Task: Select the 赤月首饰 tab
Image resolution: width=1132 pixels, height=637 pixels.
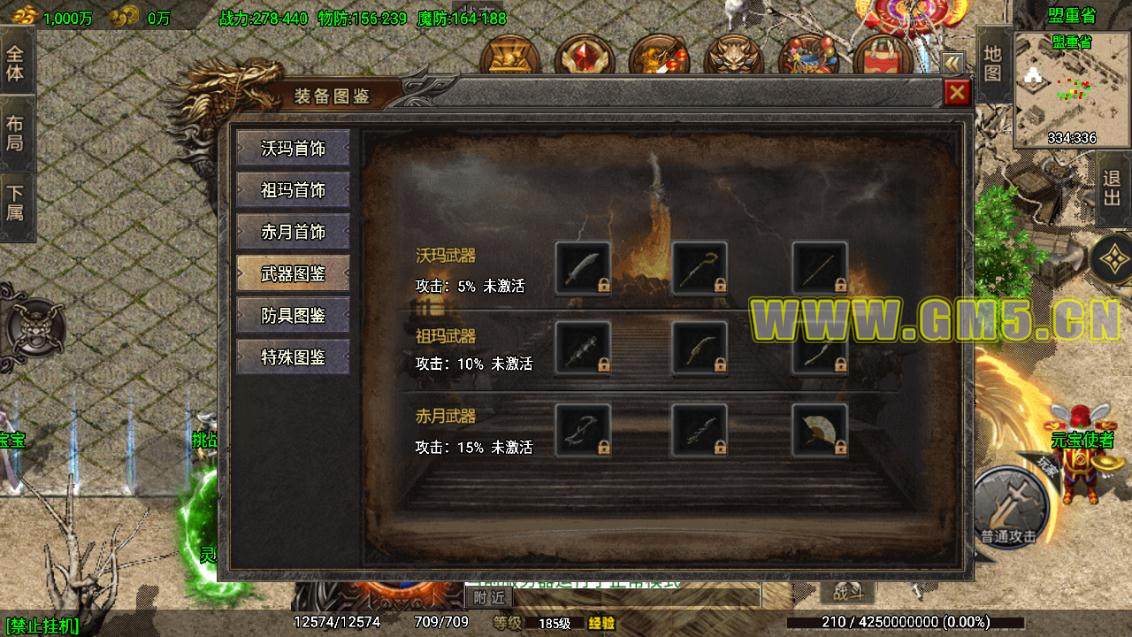Action: pos(293,232)
